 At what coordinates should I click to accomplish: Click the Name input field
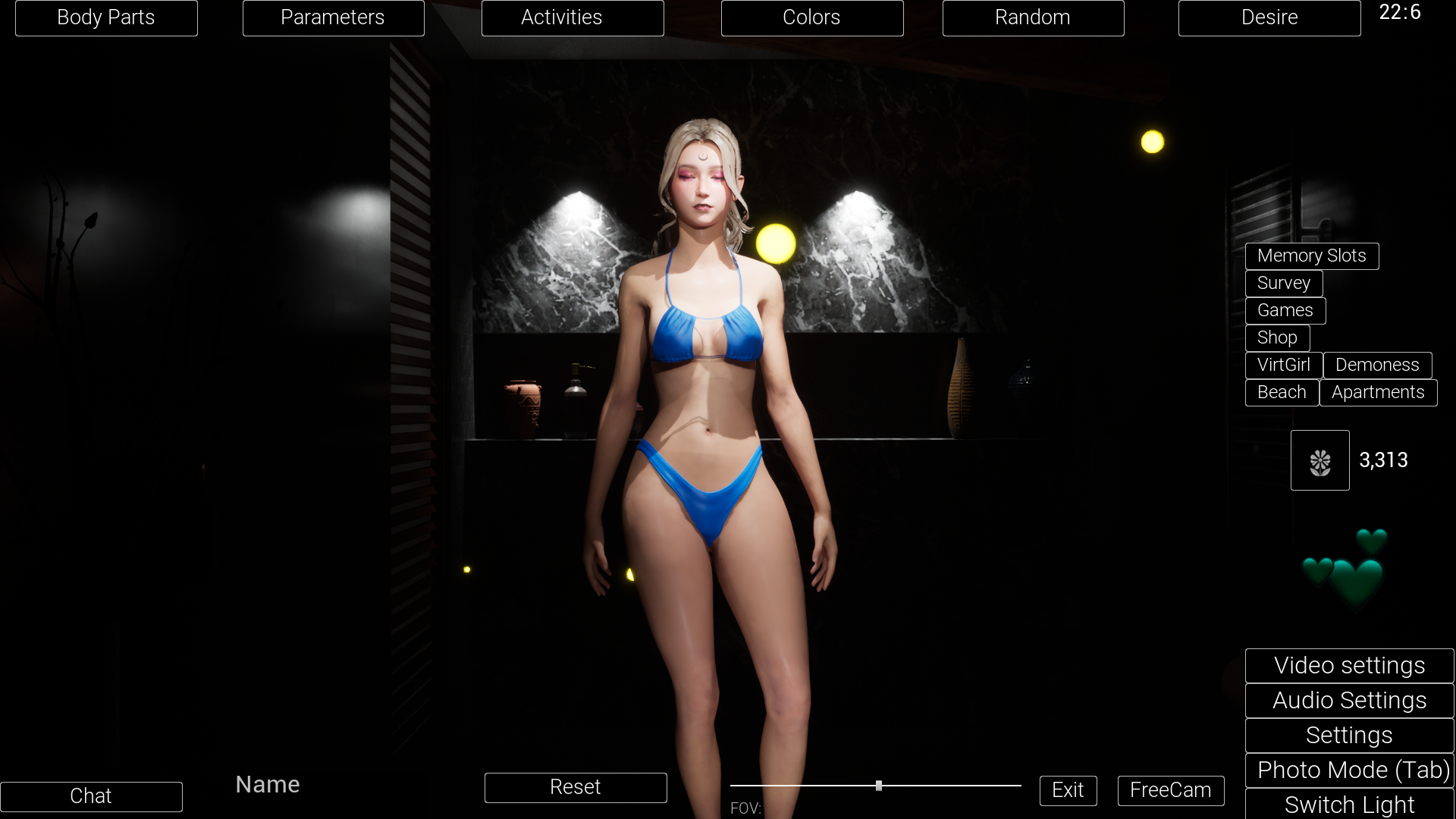267,784
